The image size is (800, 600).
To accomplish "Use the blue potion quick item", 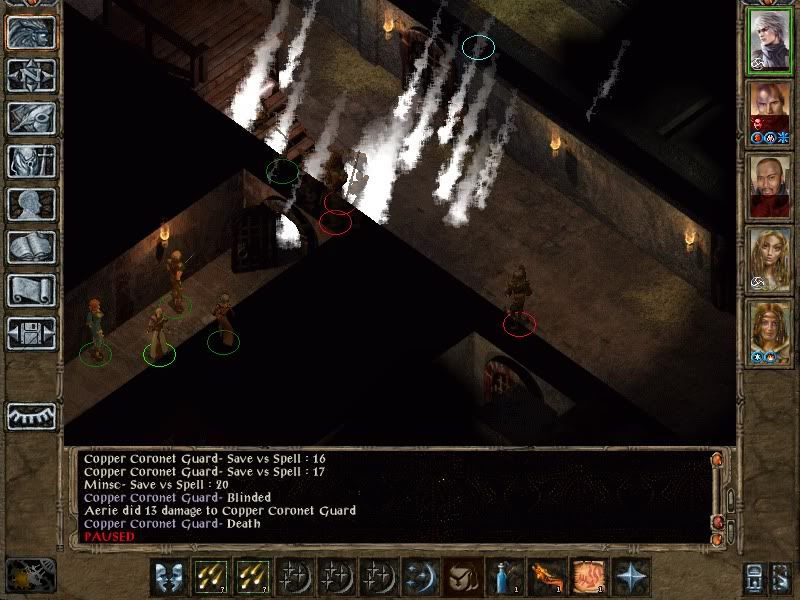I will point(502,577).
